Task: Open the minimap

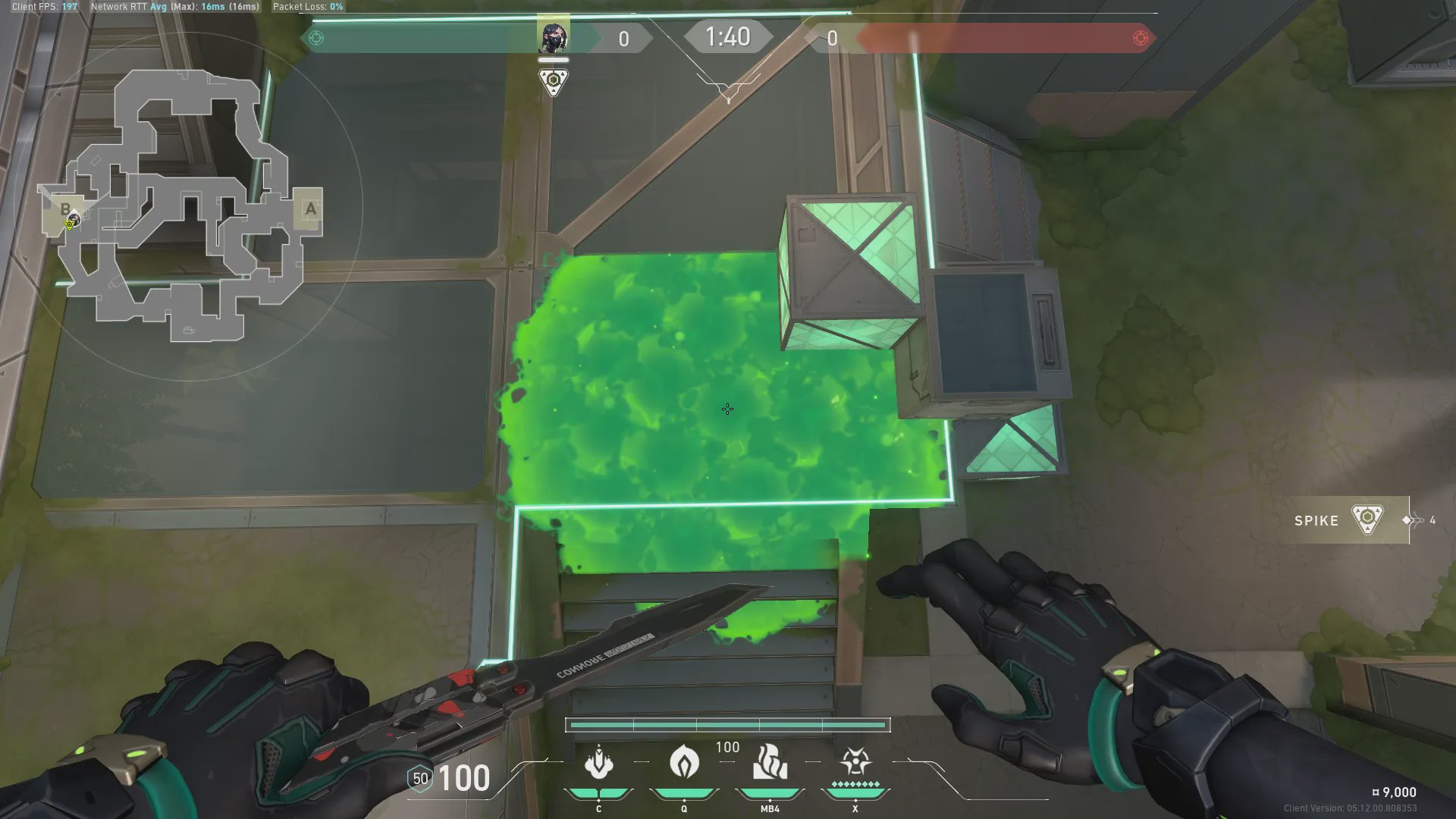Action: pyautogui.click(x=182, y=206)
